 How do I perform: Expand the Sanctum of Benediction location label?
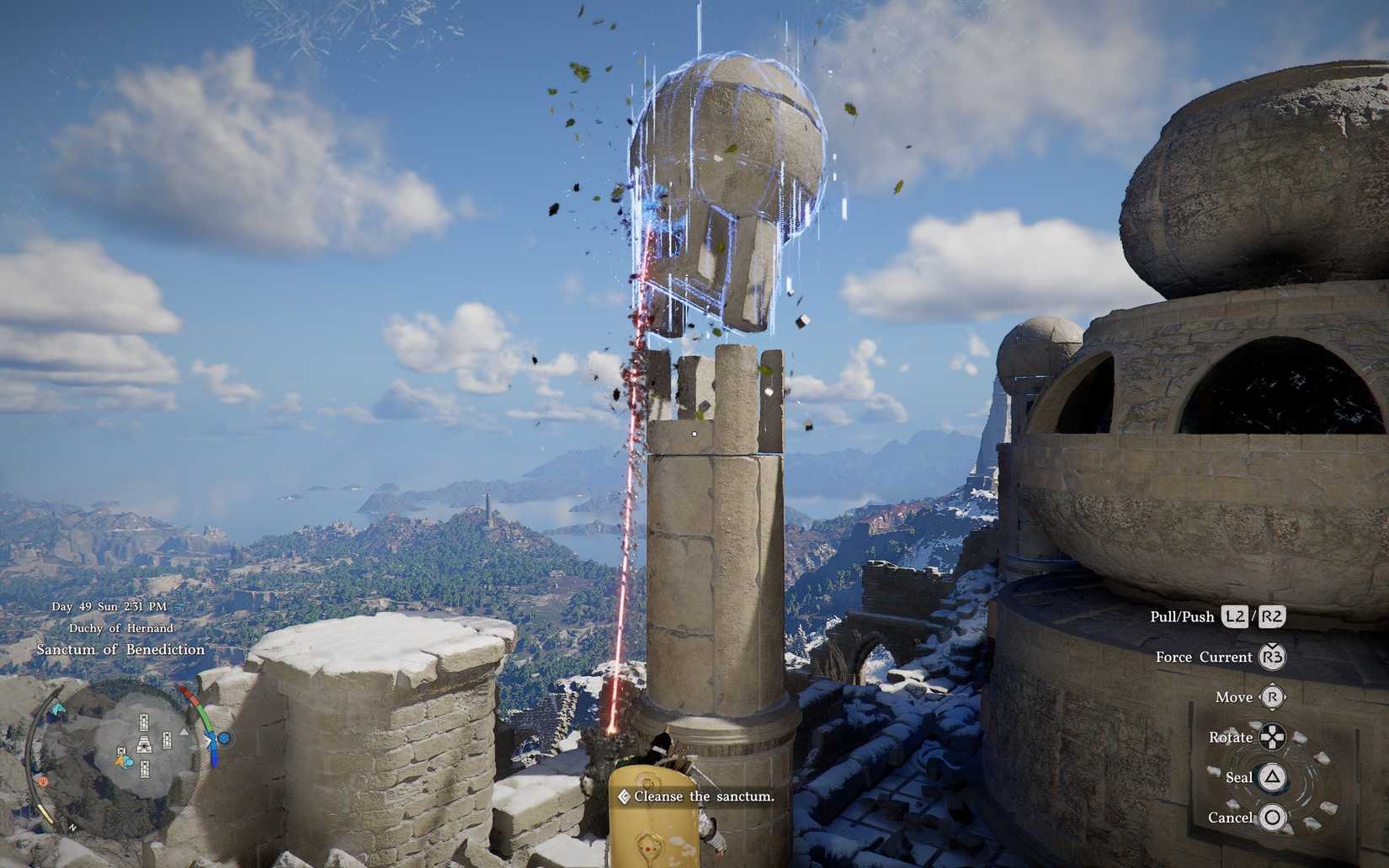[x=120, y=649]
